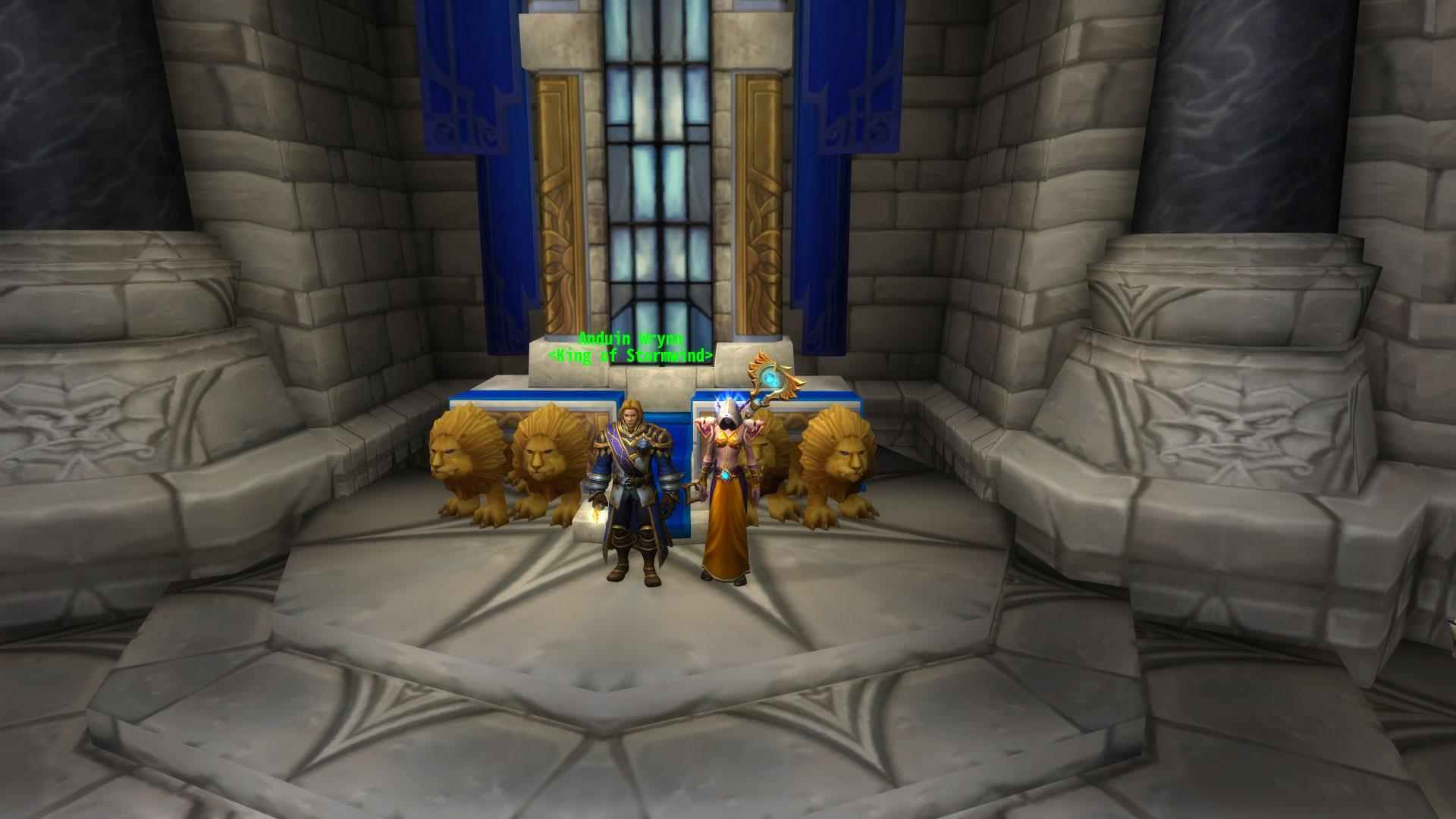This screenshot has height=819, width=1456.
Task: Select the Anduin Wrynn name label
Action: [x=630, y=339]
